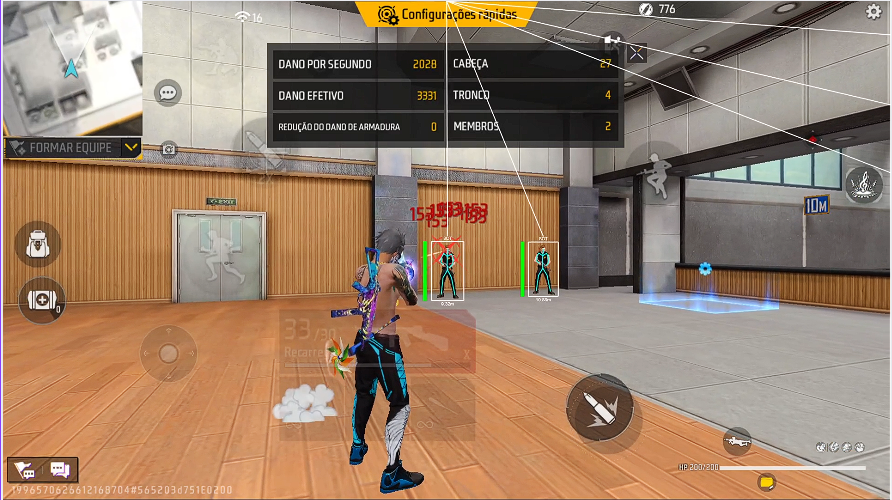
Task: Open the camera icon beside Formar Equipe
Action: [x=169, y=149]
